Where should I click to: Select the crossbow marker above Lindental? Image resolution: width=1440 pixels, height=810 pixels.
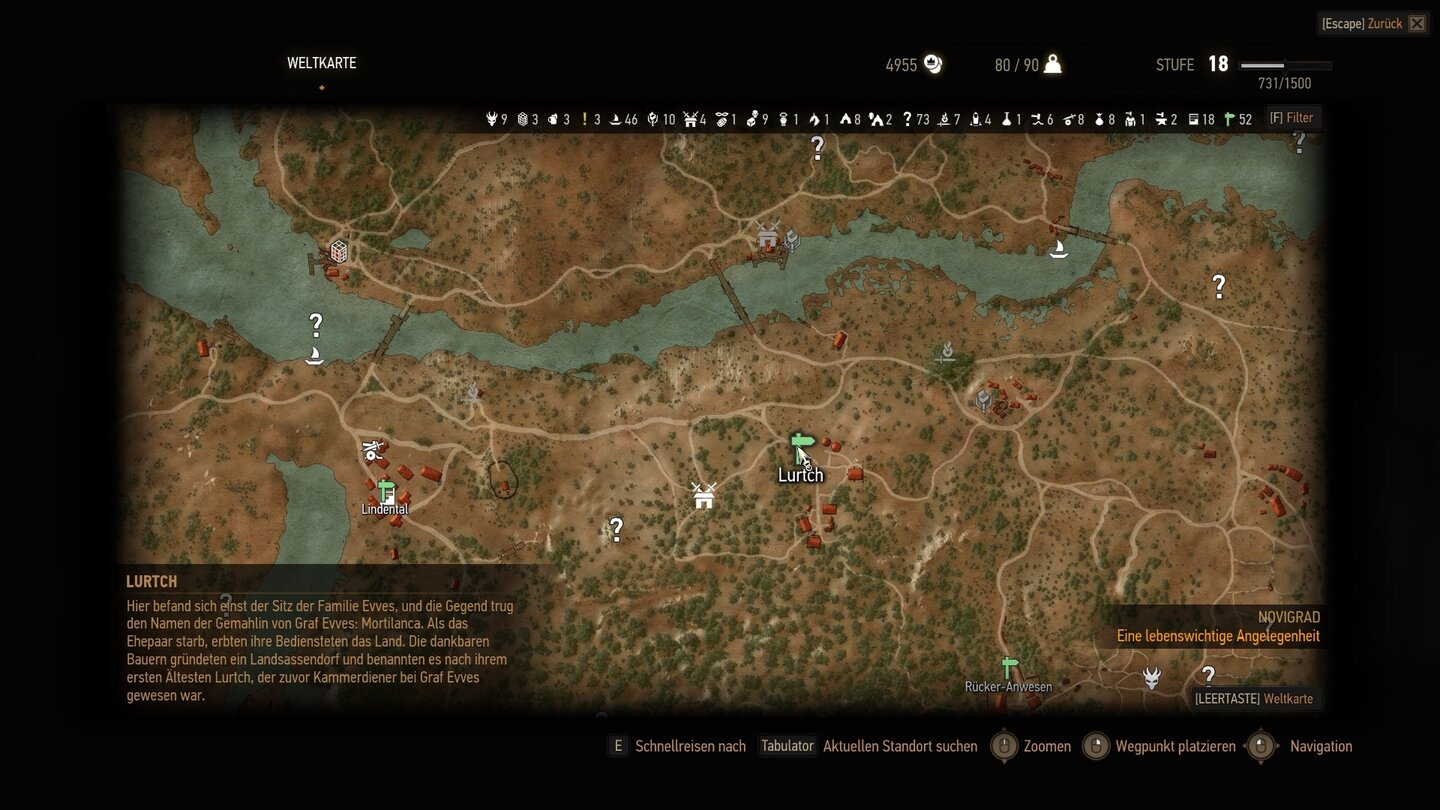[373, 450]
